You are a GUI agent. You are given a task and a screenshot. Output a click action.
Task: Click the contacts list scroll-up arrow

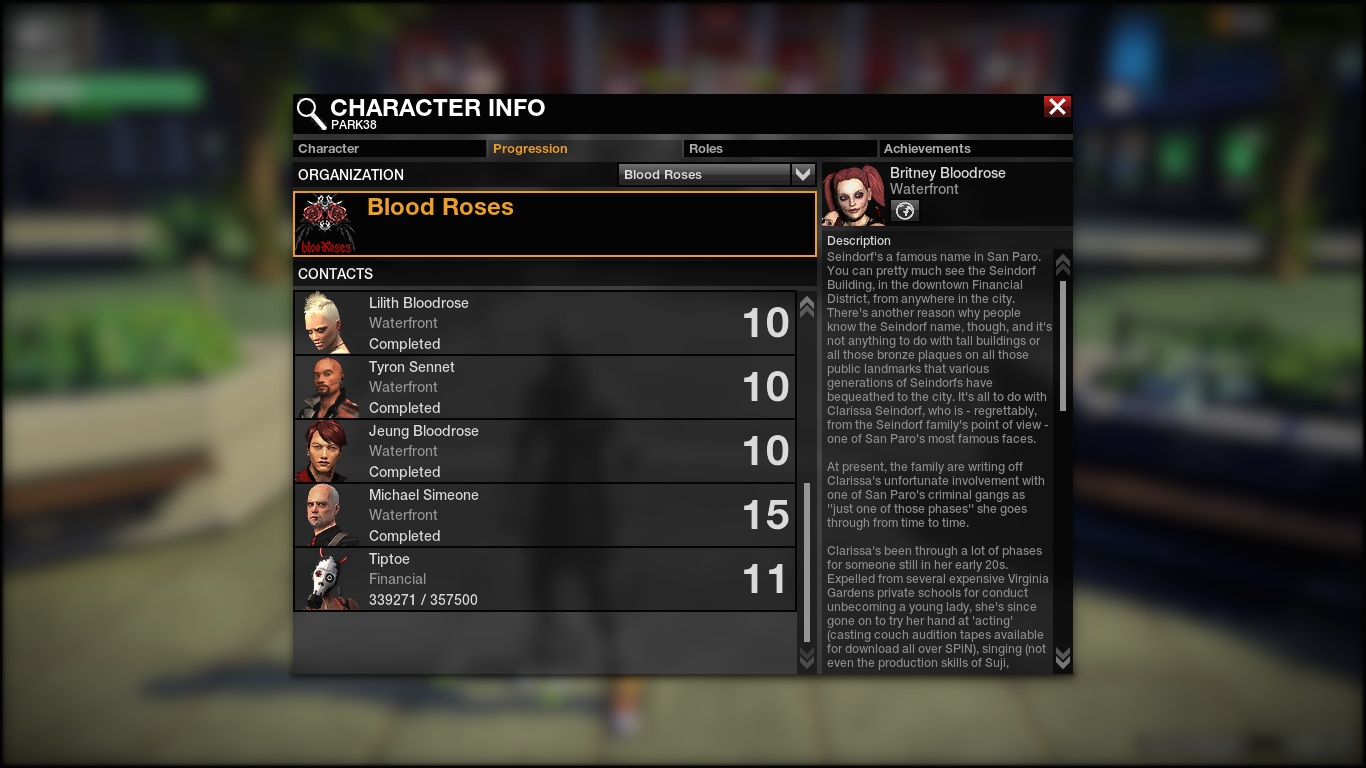[807, 307]
